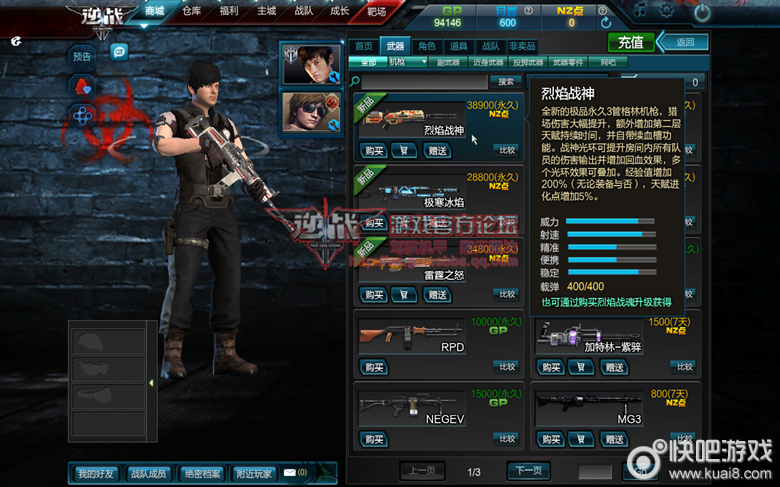Compare the NEGEV with 比较 button
780x487 pixels.
pos(508,438)
